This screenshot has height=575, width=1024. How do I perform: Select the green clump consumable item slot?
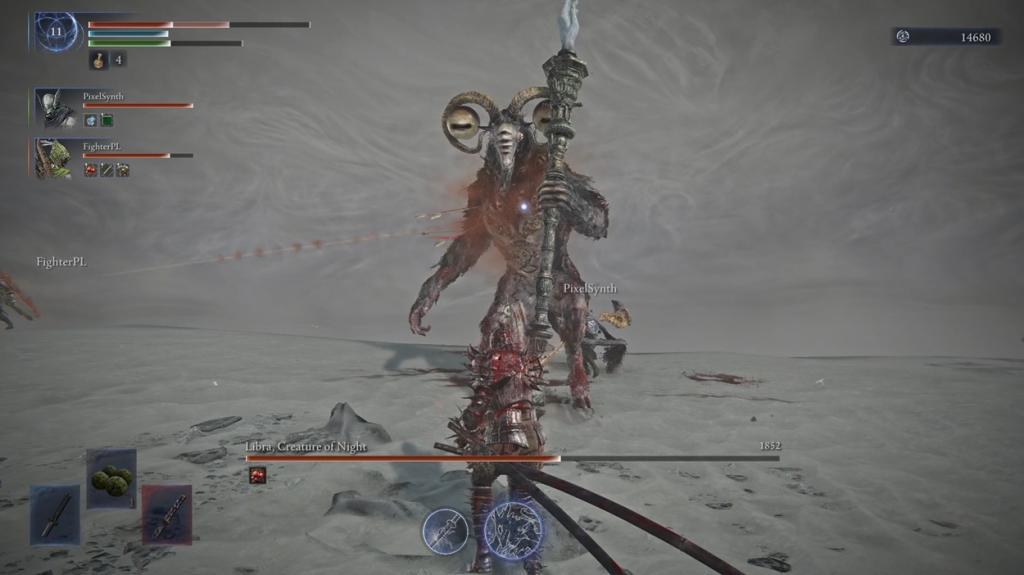pyautogui.click(x=111, y=479)
